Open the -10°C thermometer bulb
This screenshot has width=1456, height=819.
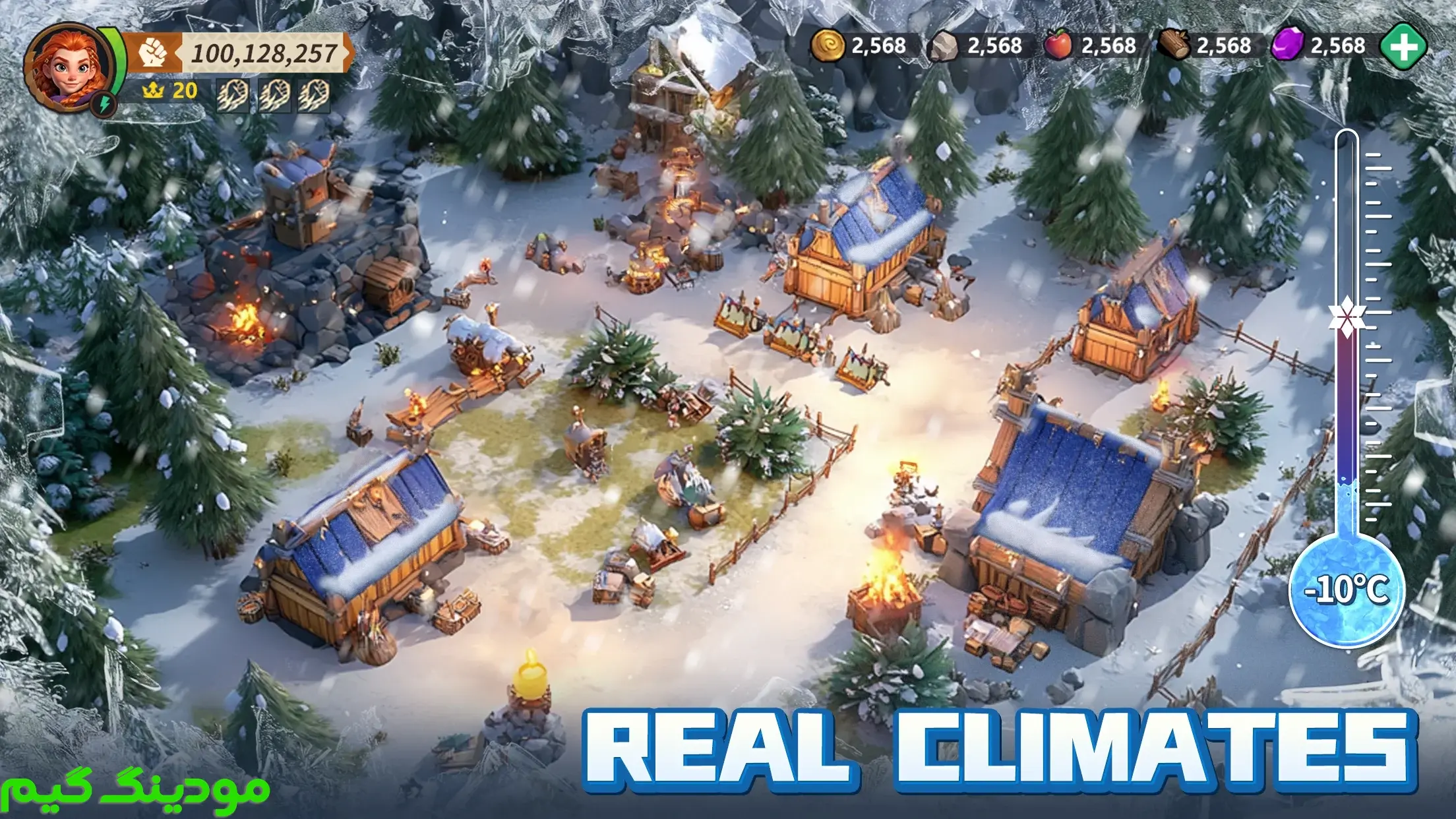point(1347,589)
